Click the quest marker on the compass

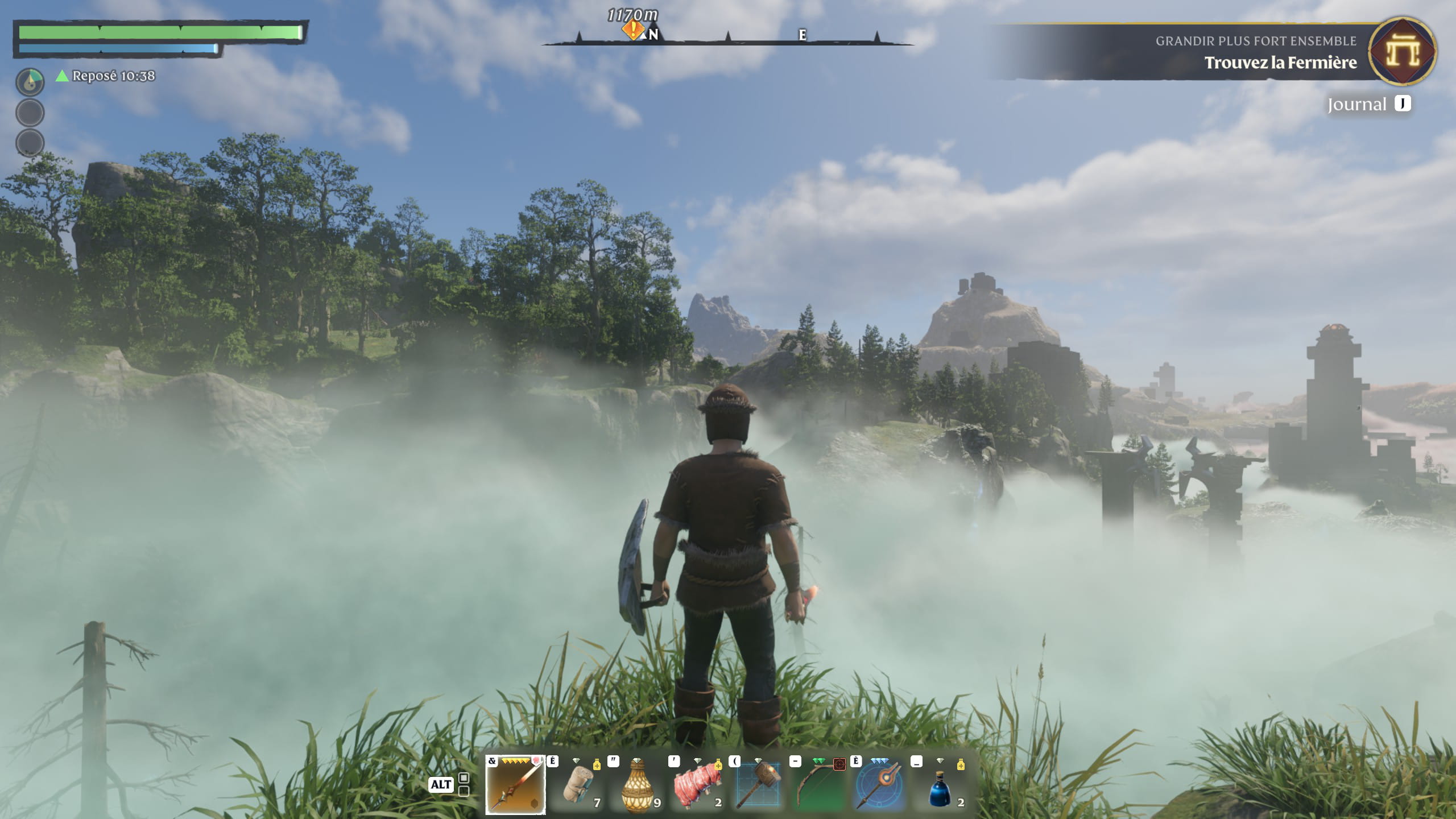(632, 30)
